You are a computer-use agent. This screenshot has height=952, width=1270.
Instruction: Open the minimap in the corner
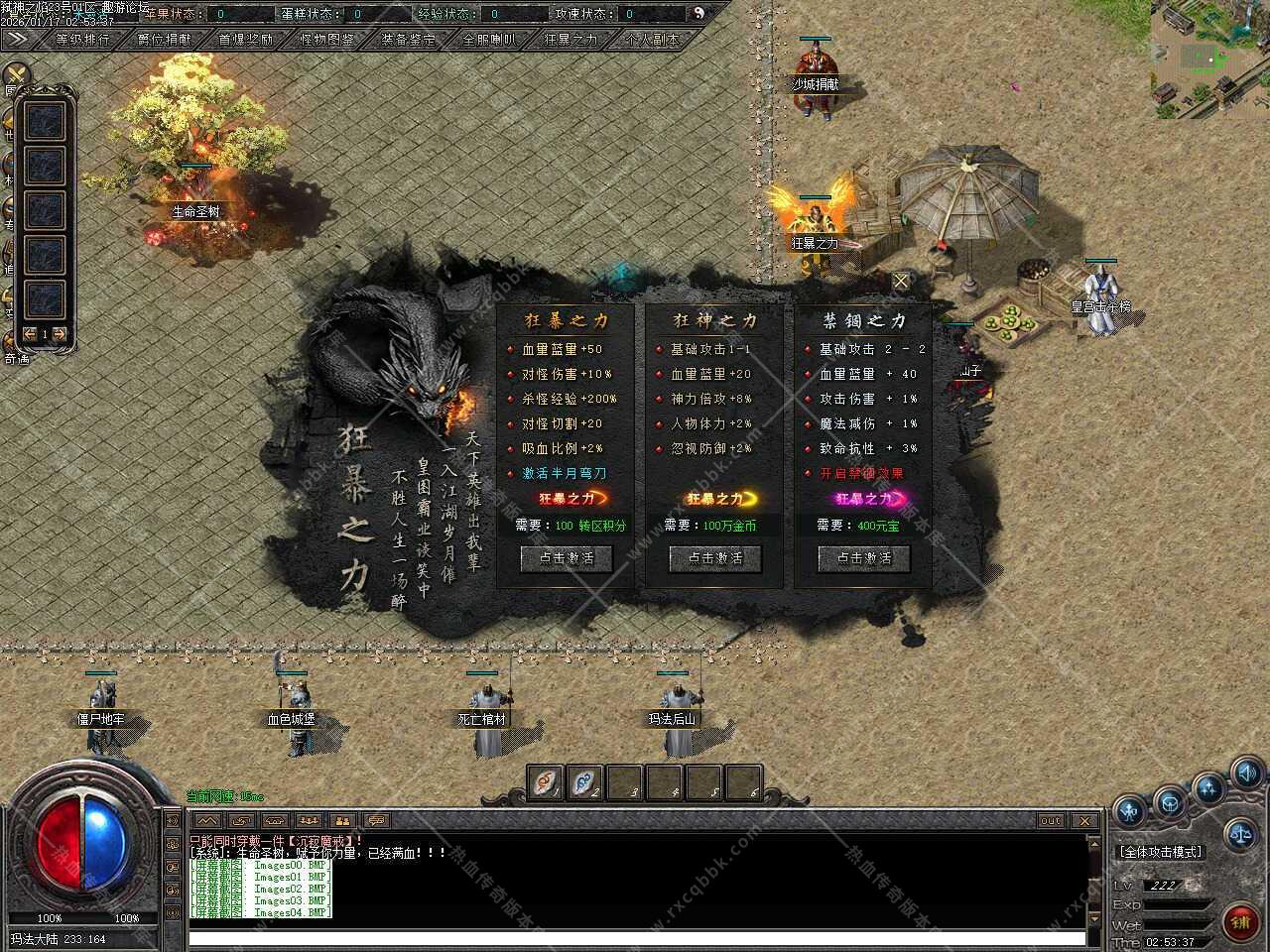point(1209,59)
